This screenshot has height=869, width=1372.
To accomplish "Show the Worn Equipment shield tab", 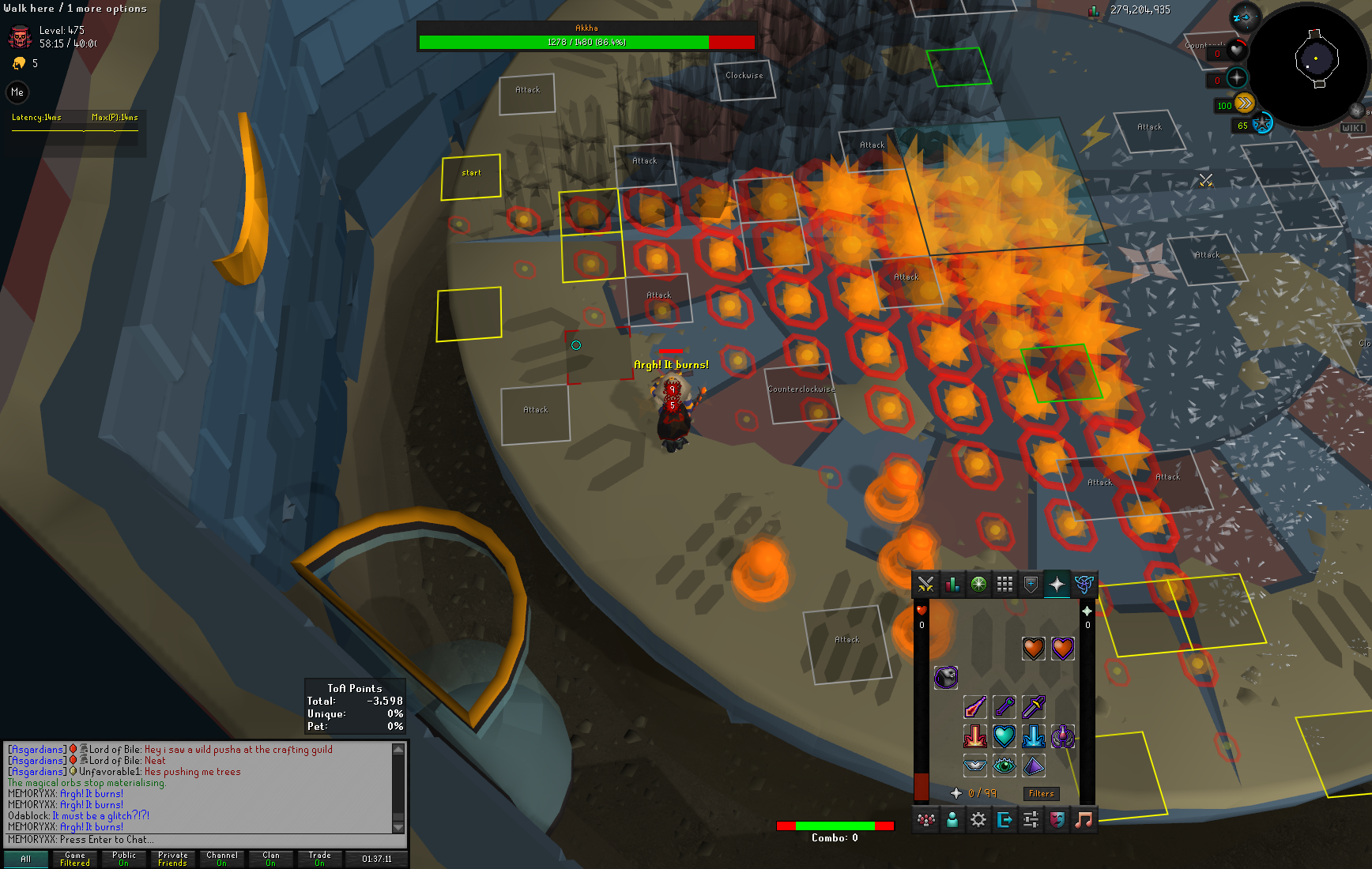I will (x=1031, y=585).
